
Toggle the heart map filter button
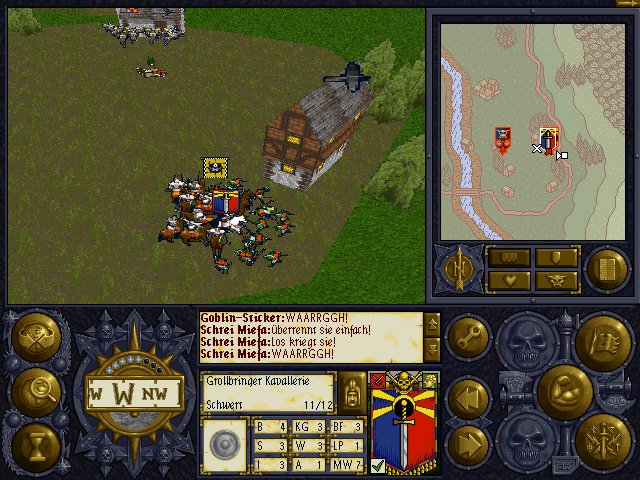tap(508, 281)
